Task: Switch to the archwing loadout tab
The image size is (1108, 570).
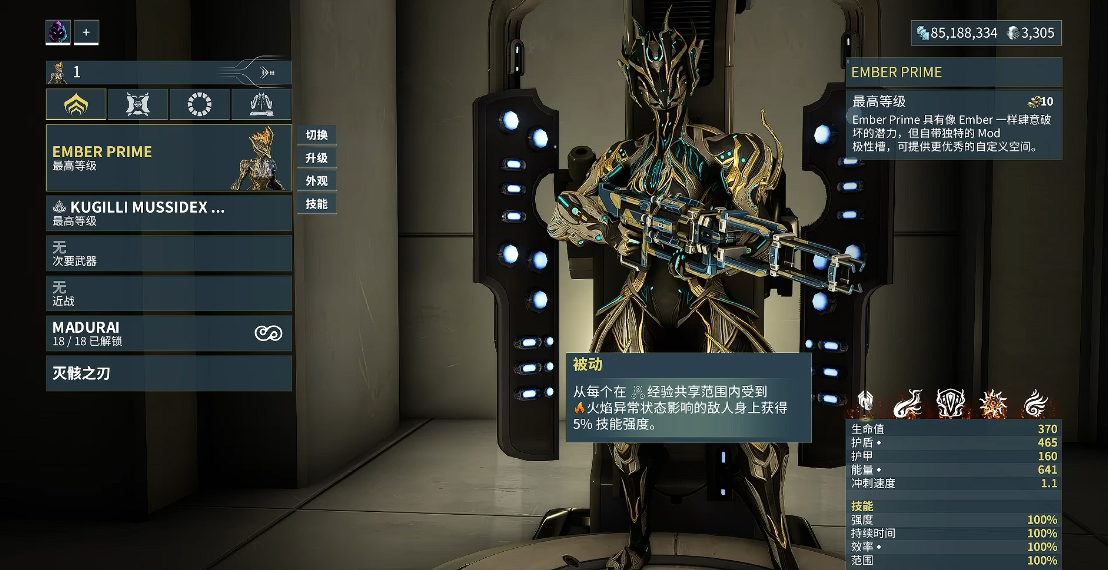Action: 261,104
